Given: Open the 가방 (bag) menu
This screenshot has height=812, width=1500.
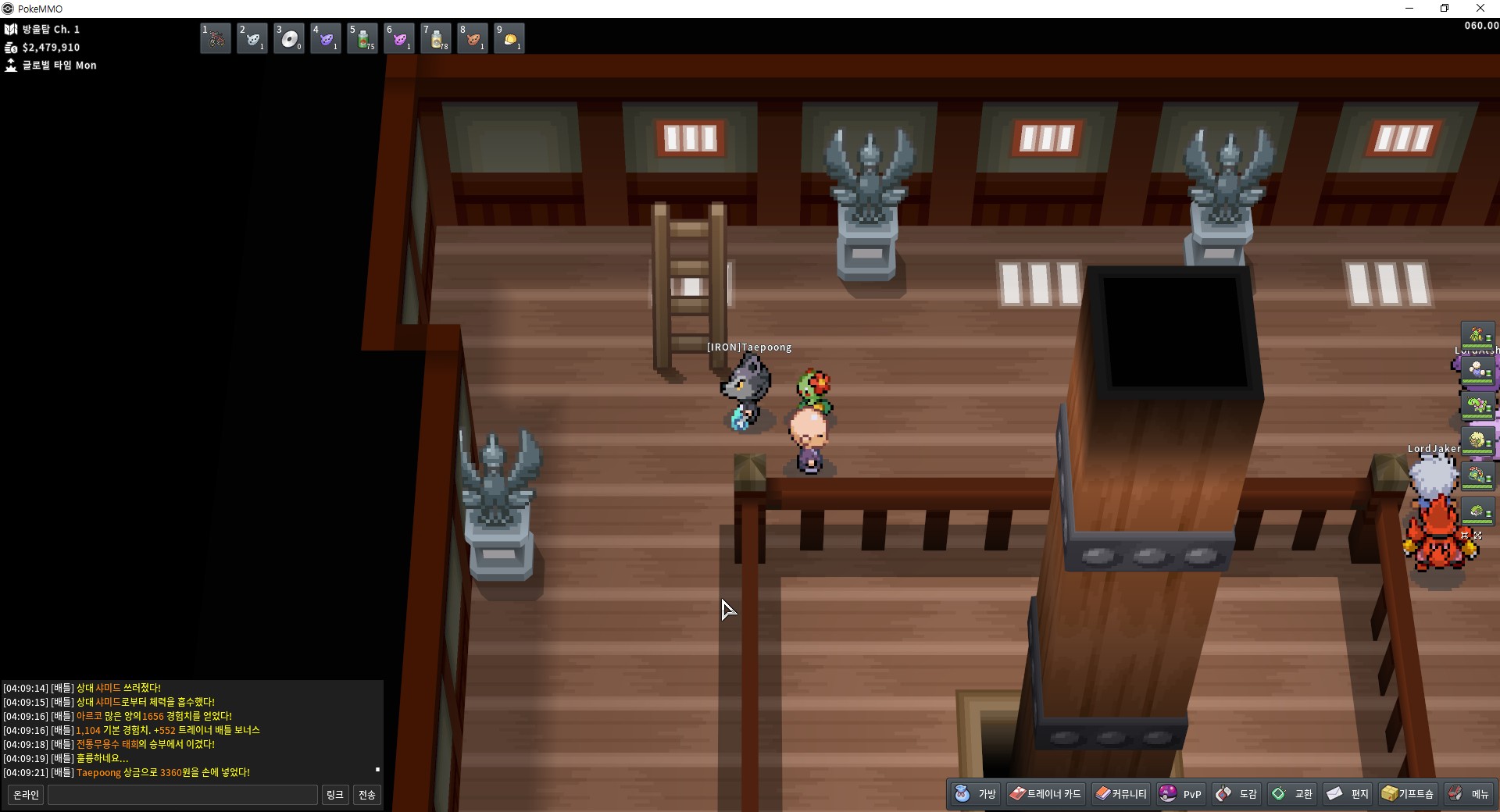Looking at the screenshot, I should [x=976, y=794].
